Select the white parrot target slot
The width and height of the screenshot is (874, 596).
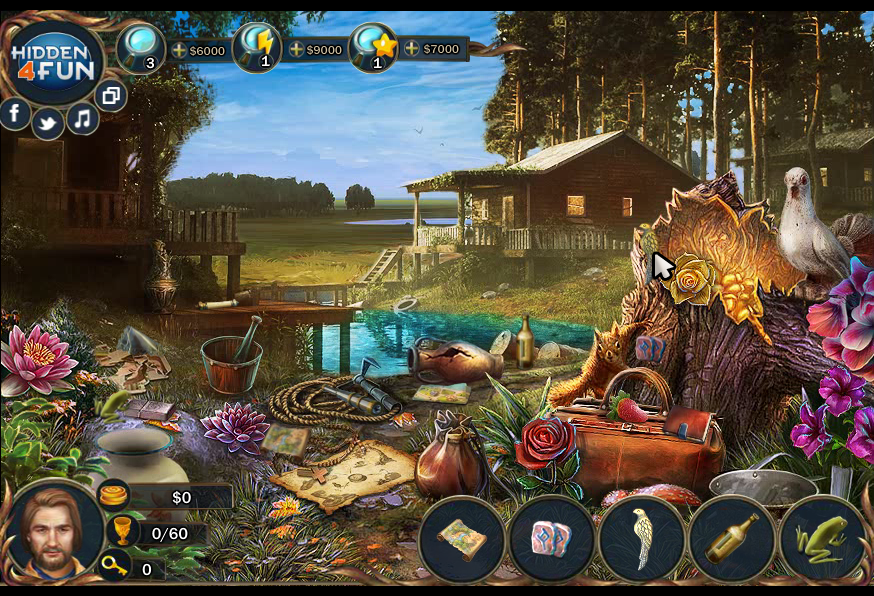(641, 539)
